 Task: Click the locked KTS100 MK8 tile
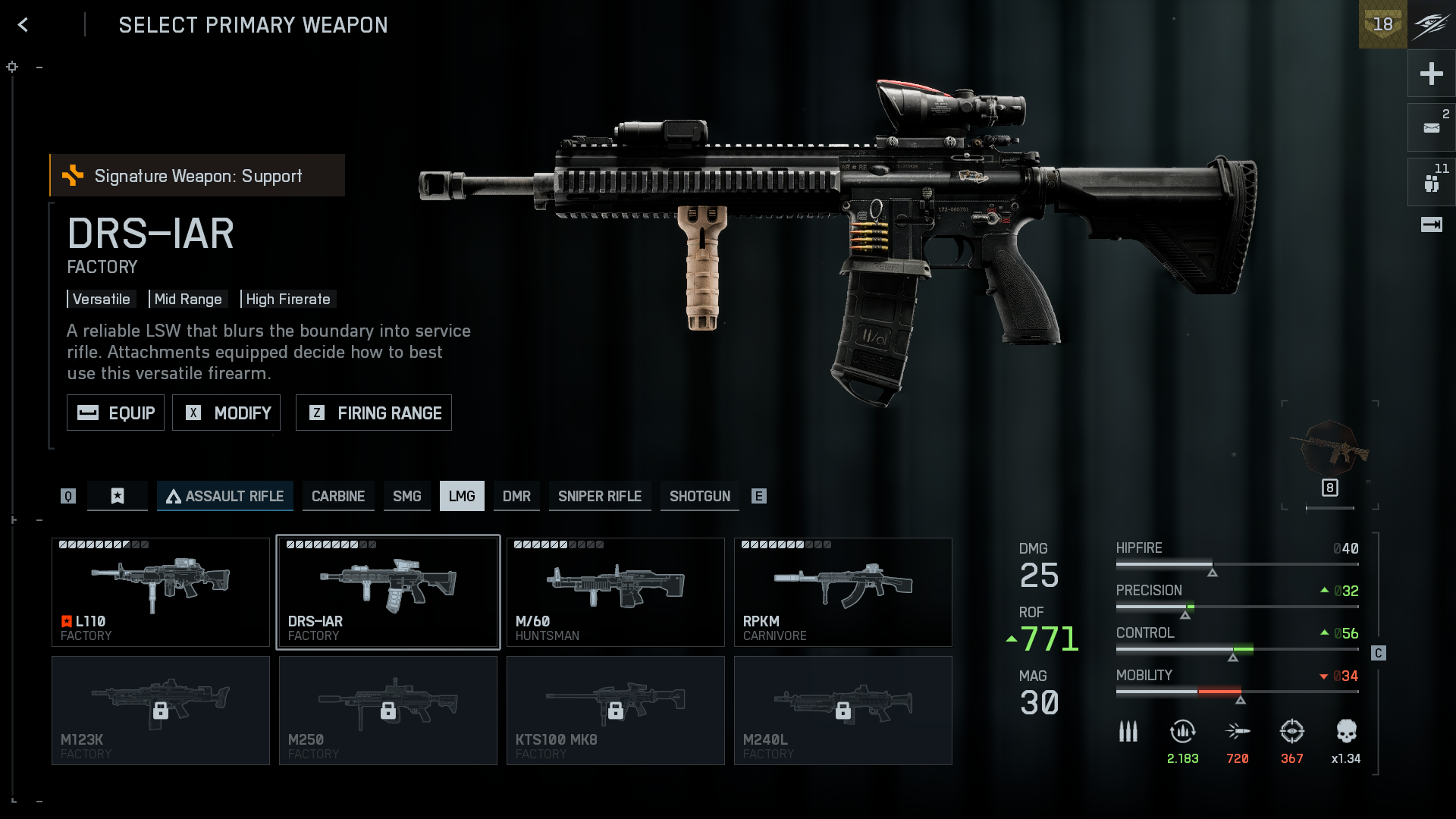coord(616,711)
